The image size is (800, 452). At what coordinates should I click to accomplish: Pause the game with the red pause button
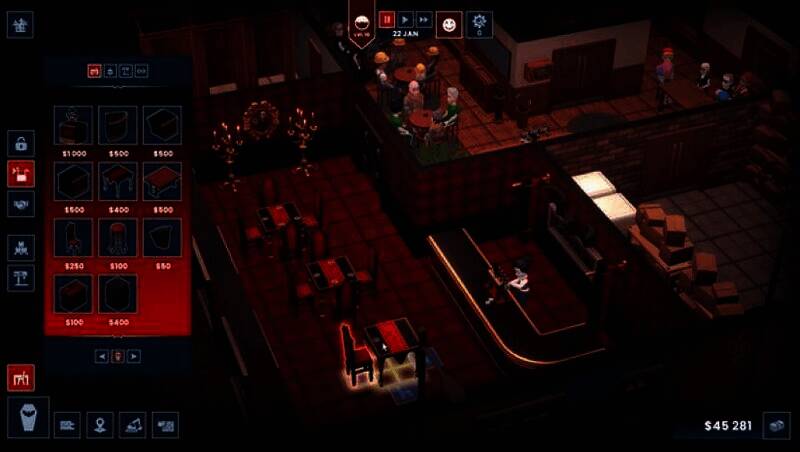coord(387,19)
